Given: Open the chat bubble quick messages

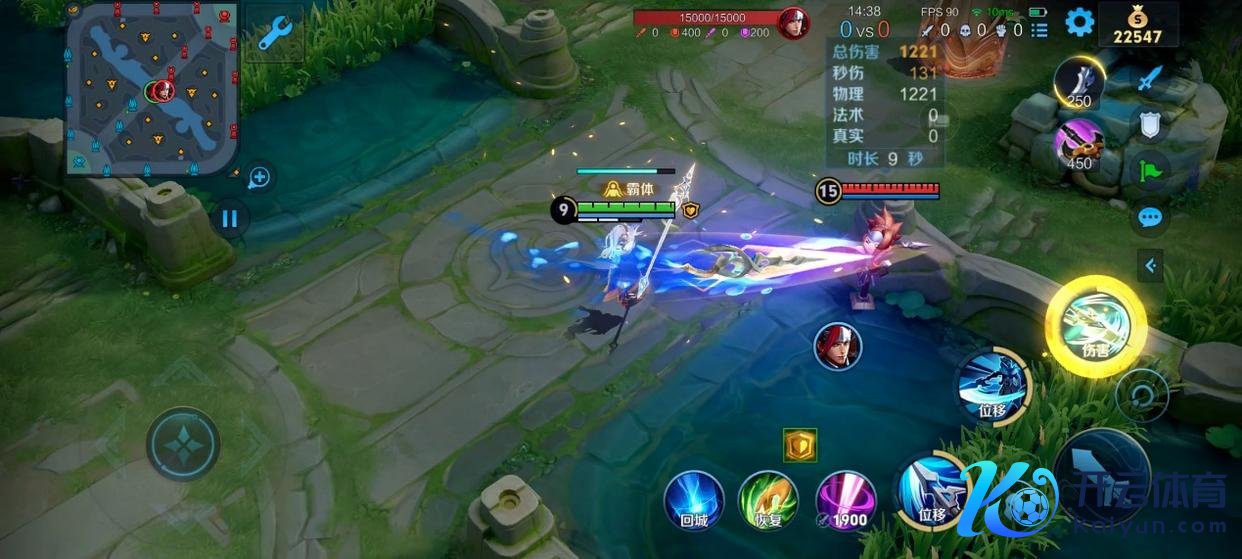Looking at the screenshot, I should pyautogui.click(x=1150, y=217).
